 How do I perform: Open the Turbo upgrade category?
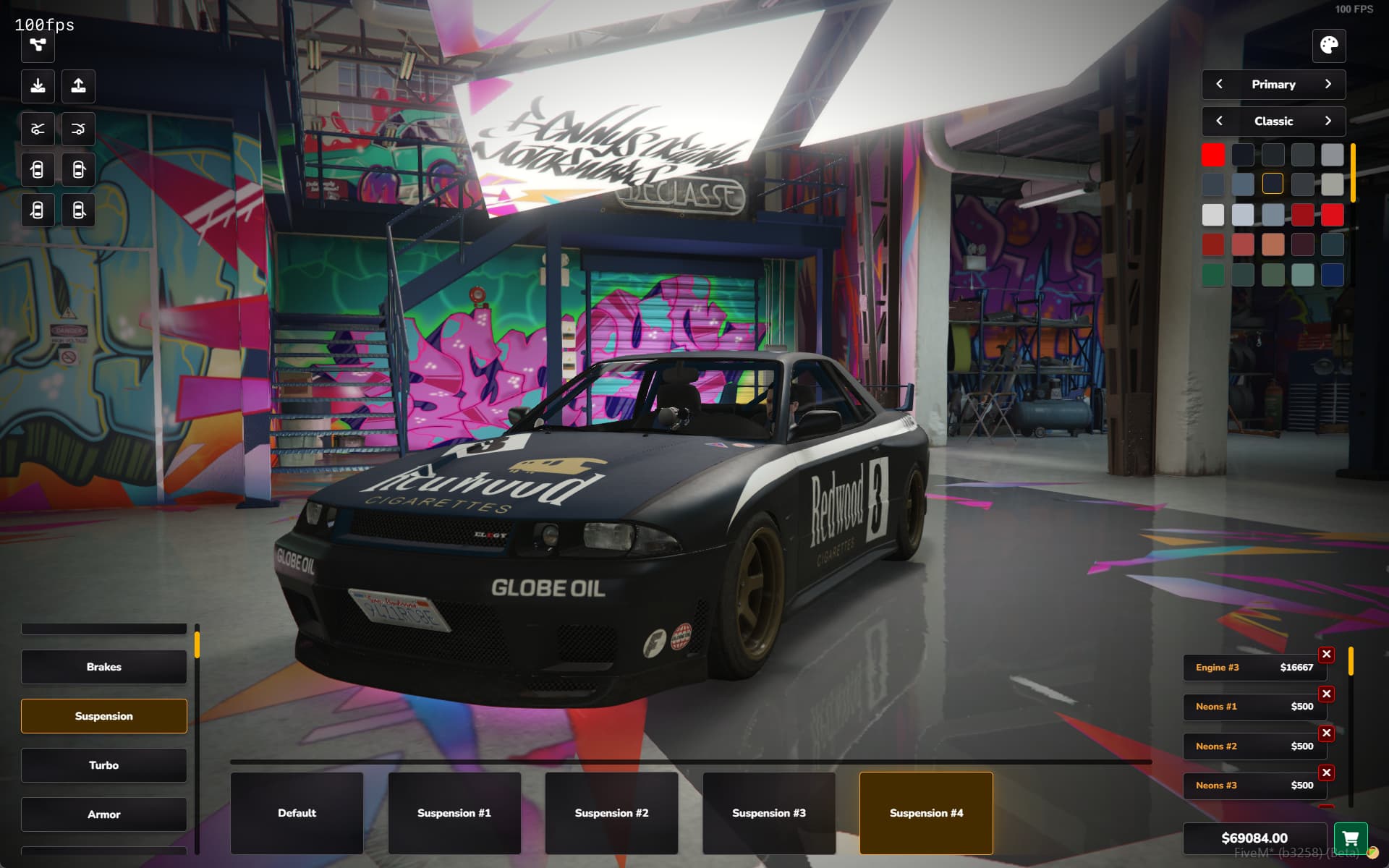pyautogui.click(x=103, y=765)
